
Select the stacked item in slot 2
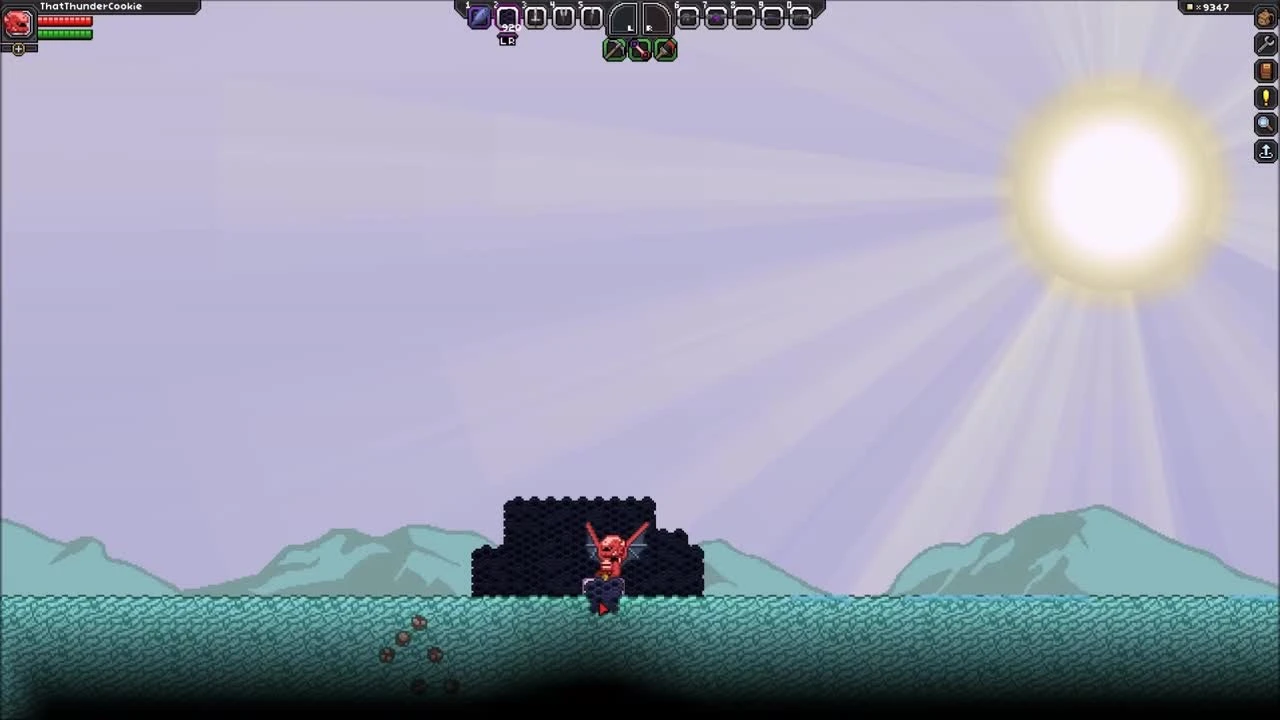tap(507, 17)
